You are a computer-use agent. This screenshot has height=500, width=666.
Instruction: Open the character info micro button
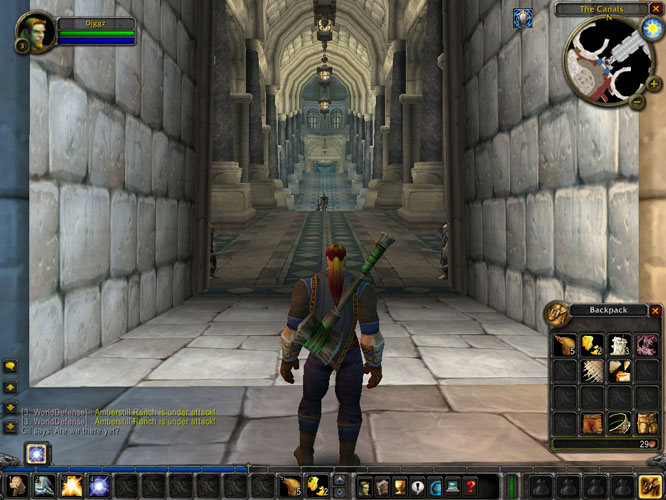coord(365,487)
